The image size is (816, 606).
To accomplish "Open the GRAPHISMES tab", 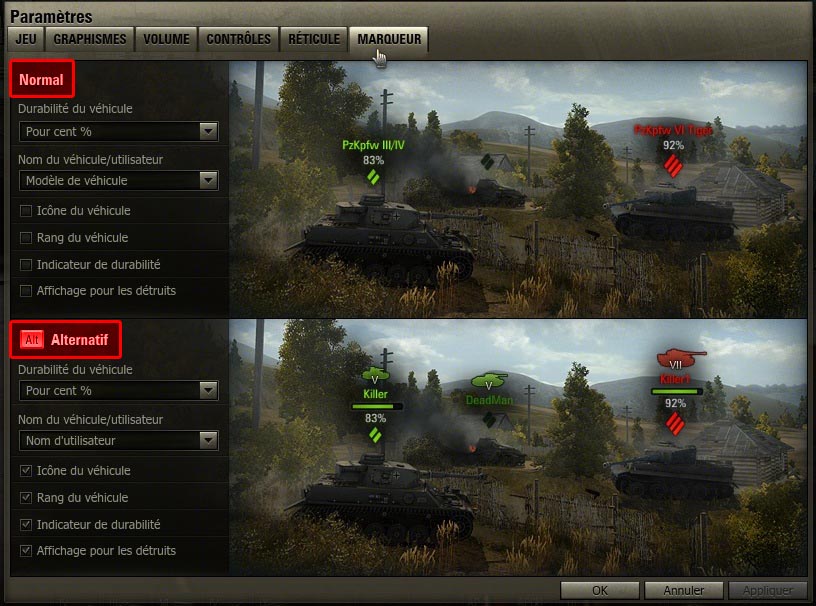I will (89, 39).
